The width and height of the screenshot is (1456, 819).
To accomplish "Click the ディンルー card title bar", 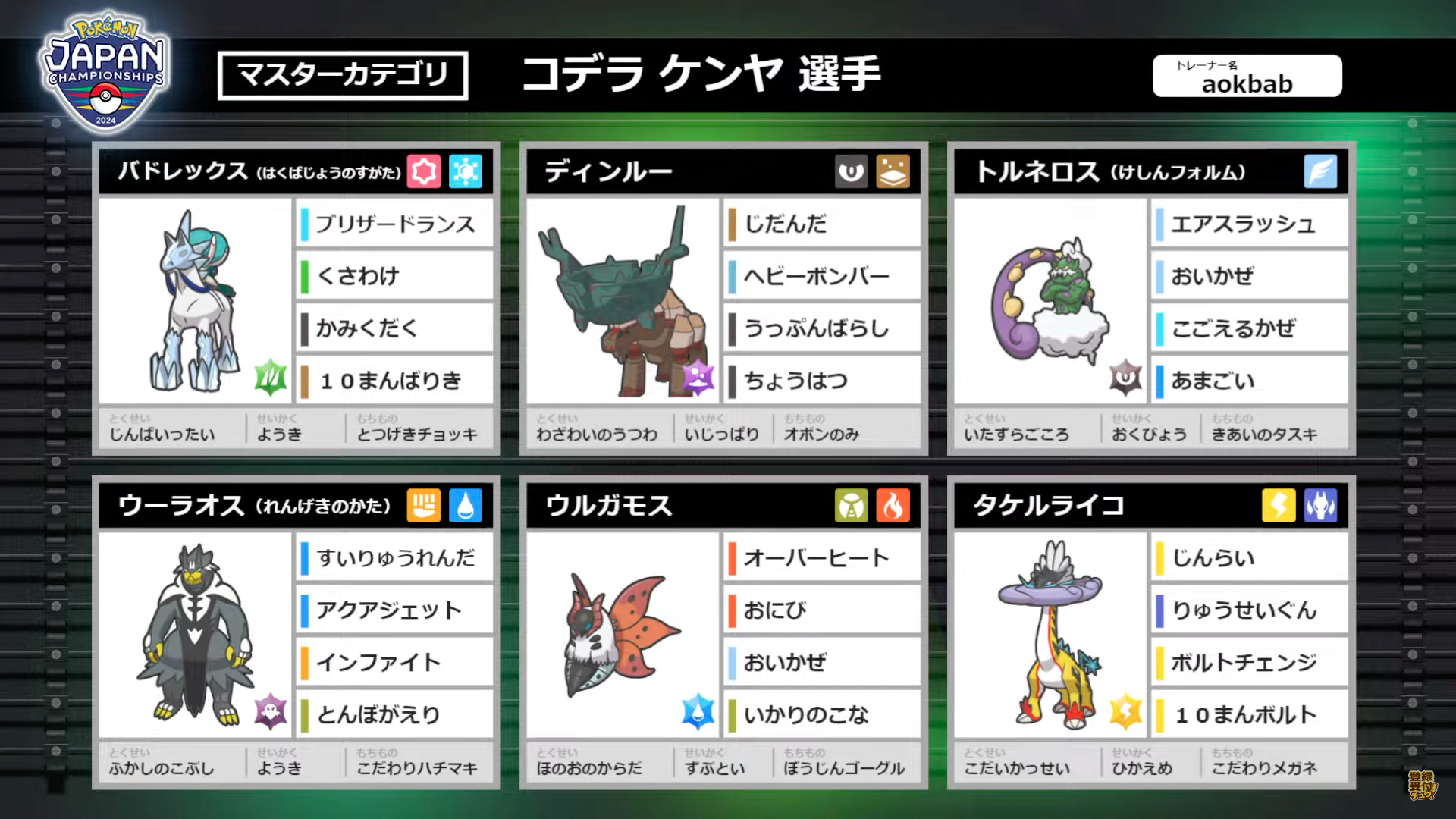I will (x=682, y=171).
